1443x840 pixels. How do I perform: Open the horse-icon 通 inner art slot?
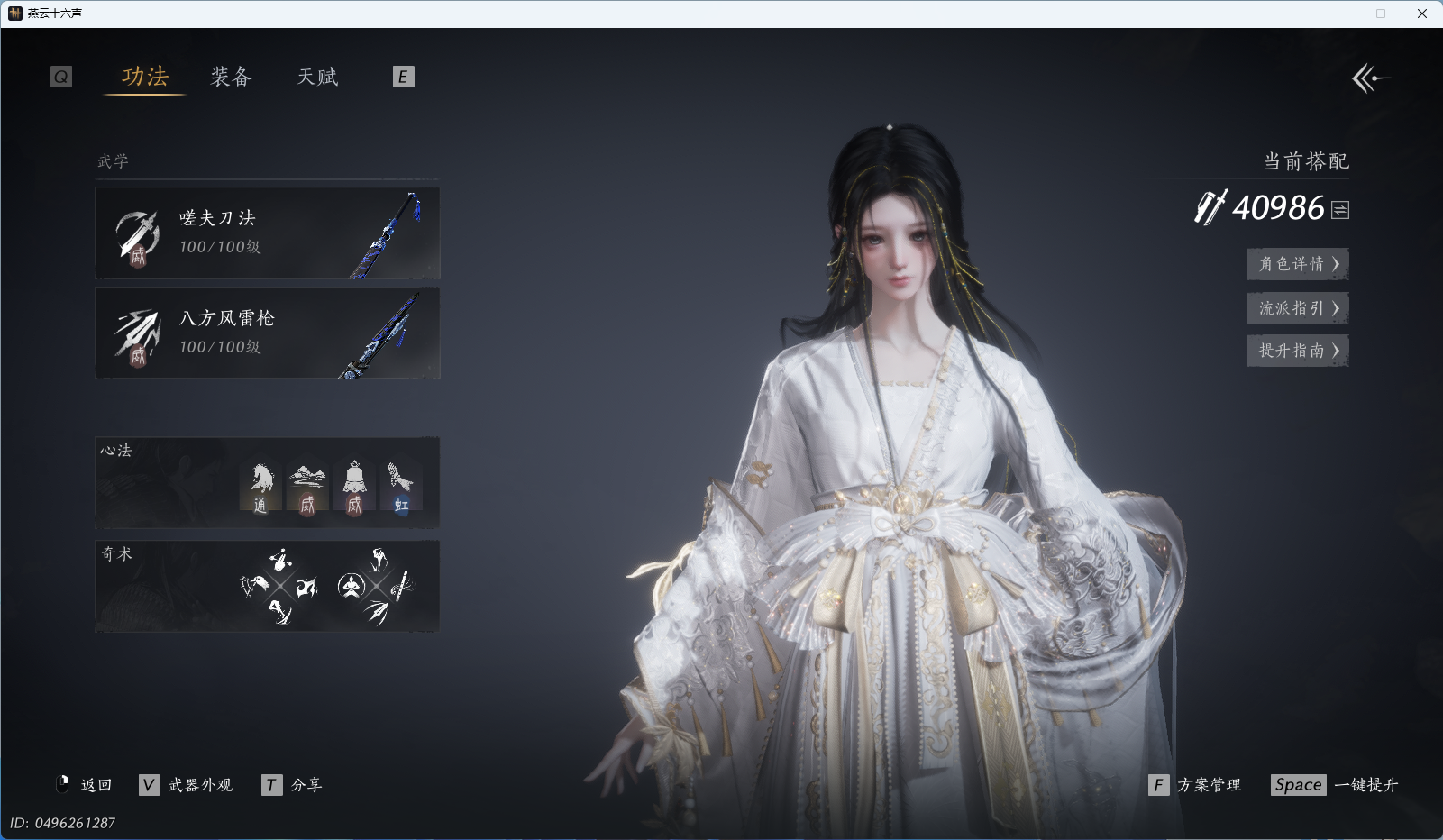pos(260,488)
